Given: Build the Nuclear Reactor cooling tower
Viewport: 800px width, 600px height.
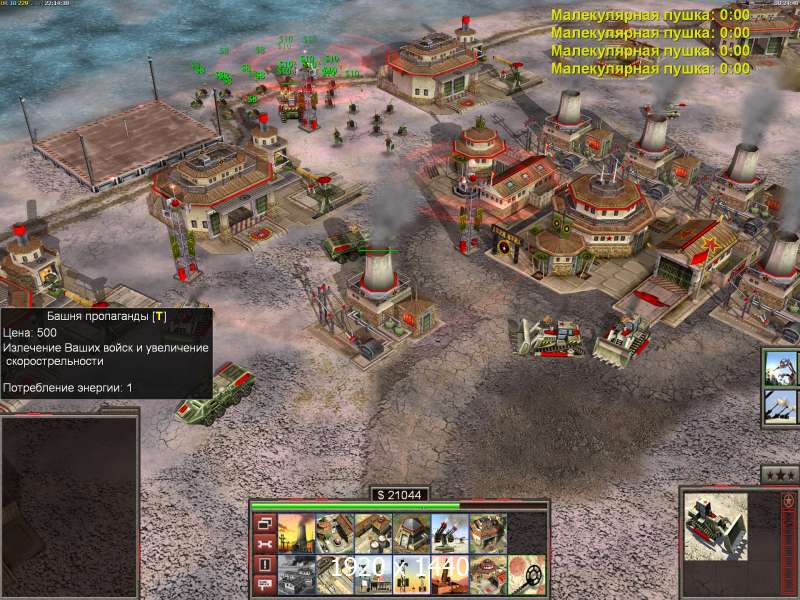Looking at the screenshot, I should (297, 533).
